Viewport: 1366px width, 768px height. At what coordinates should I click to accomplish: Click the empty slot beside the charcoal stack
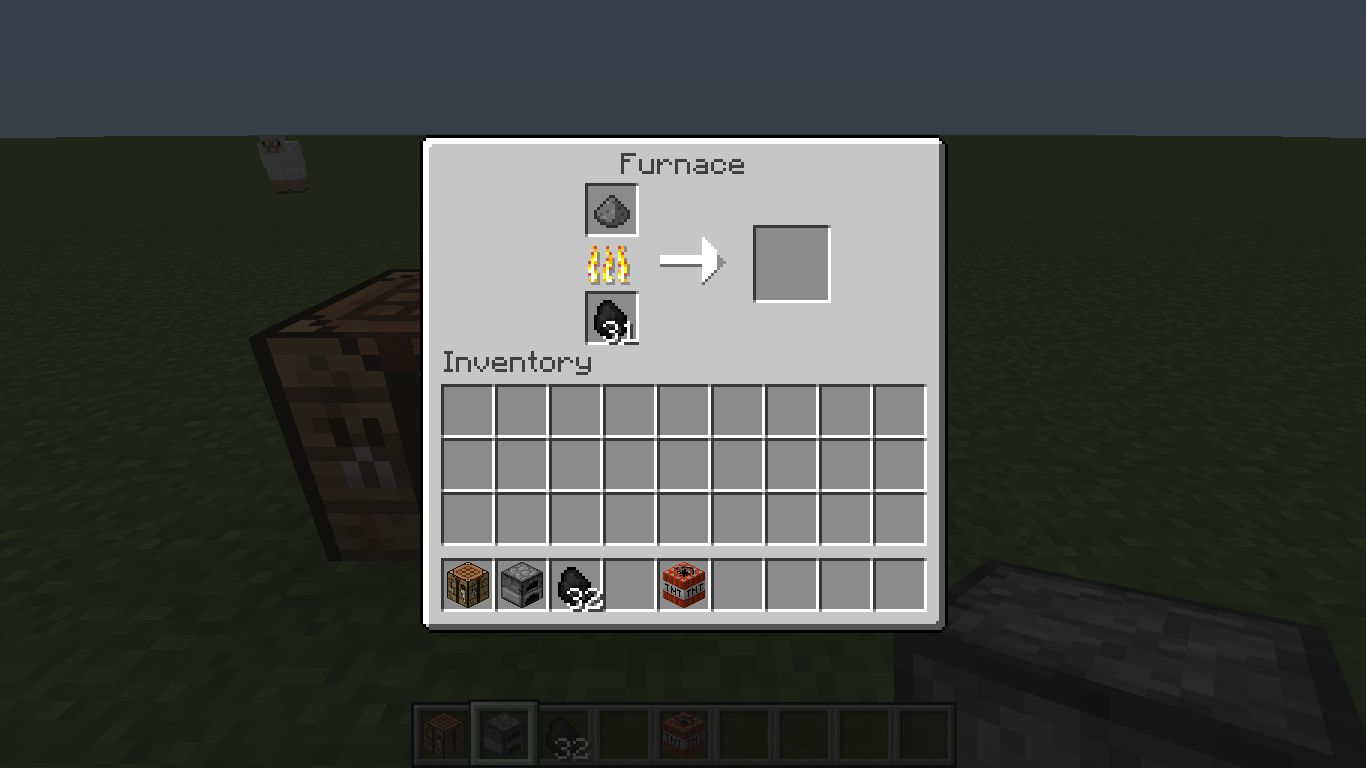tap(628, 585)
